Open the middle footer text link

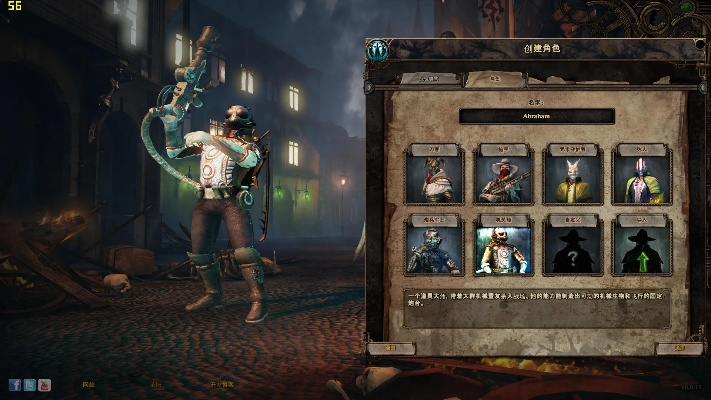point(155,384)
